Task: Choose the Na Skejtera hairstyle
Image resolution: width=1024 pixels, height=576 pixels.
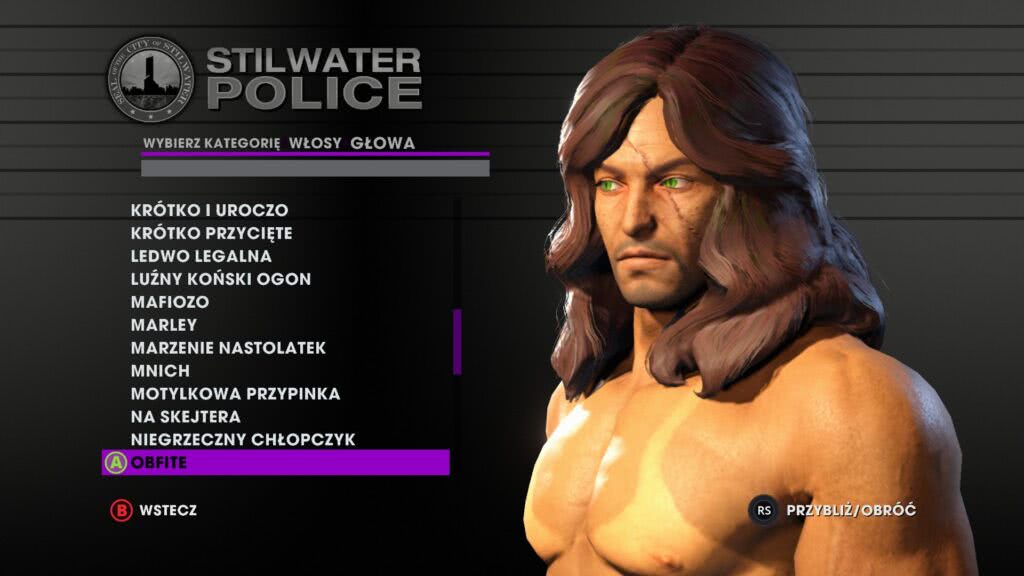Action: click(185, 417)
